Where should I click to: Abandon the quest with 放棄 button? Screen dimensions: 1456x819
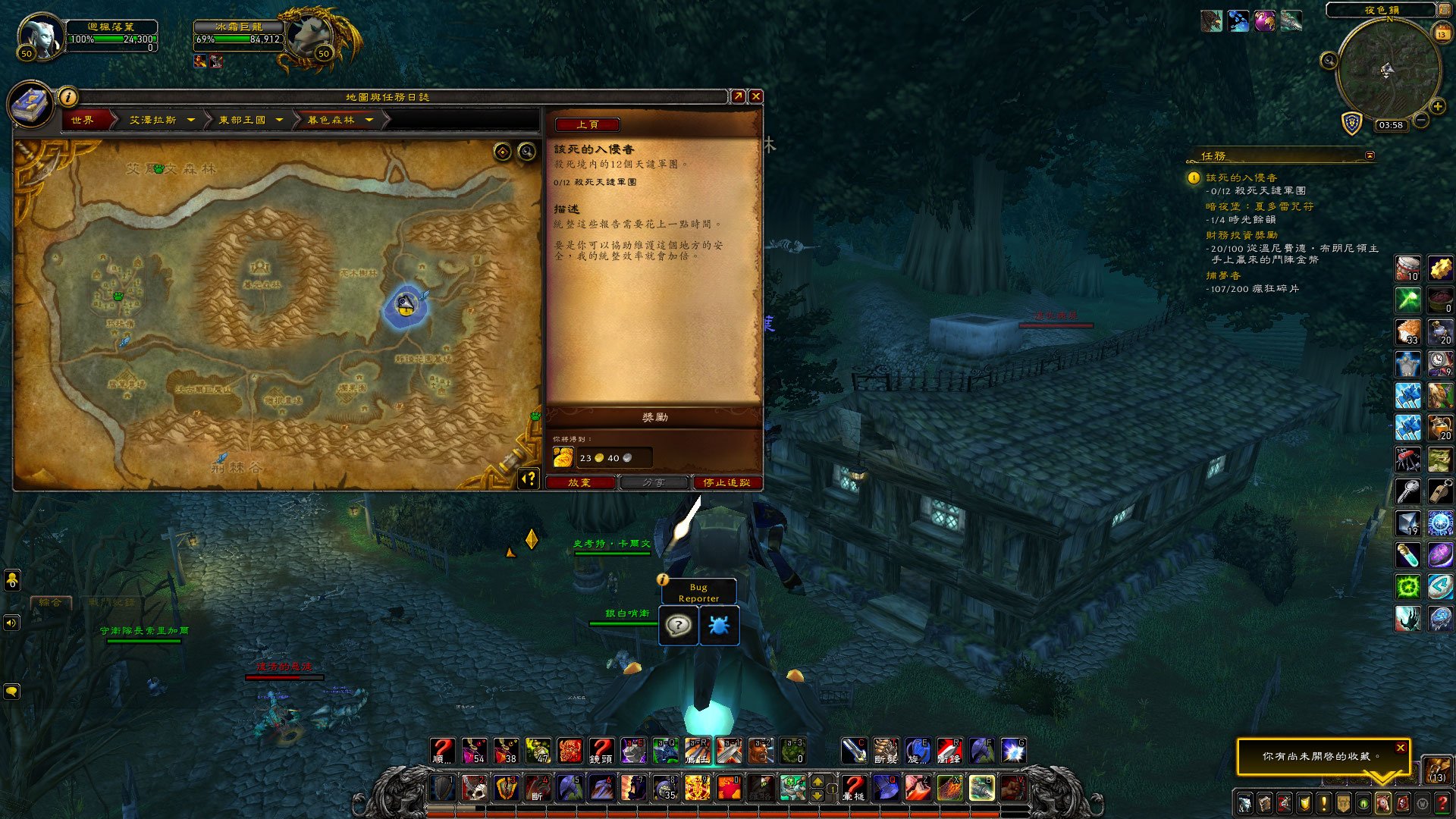pyautogui.click(x=579, y=482)
